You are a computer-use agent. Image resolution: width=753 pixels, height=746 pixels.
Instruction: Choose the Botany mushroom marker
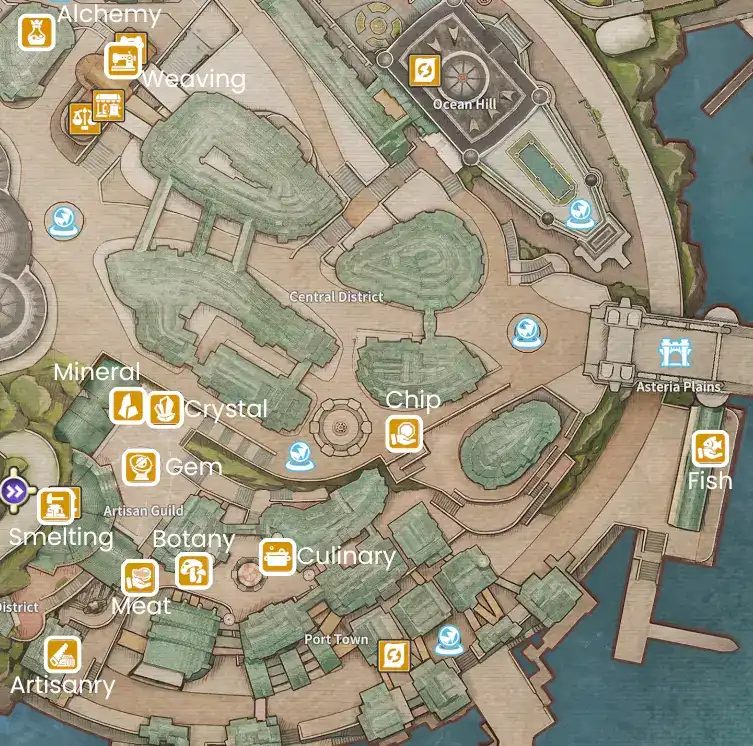(193, 572)
